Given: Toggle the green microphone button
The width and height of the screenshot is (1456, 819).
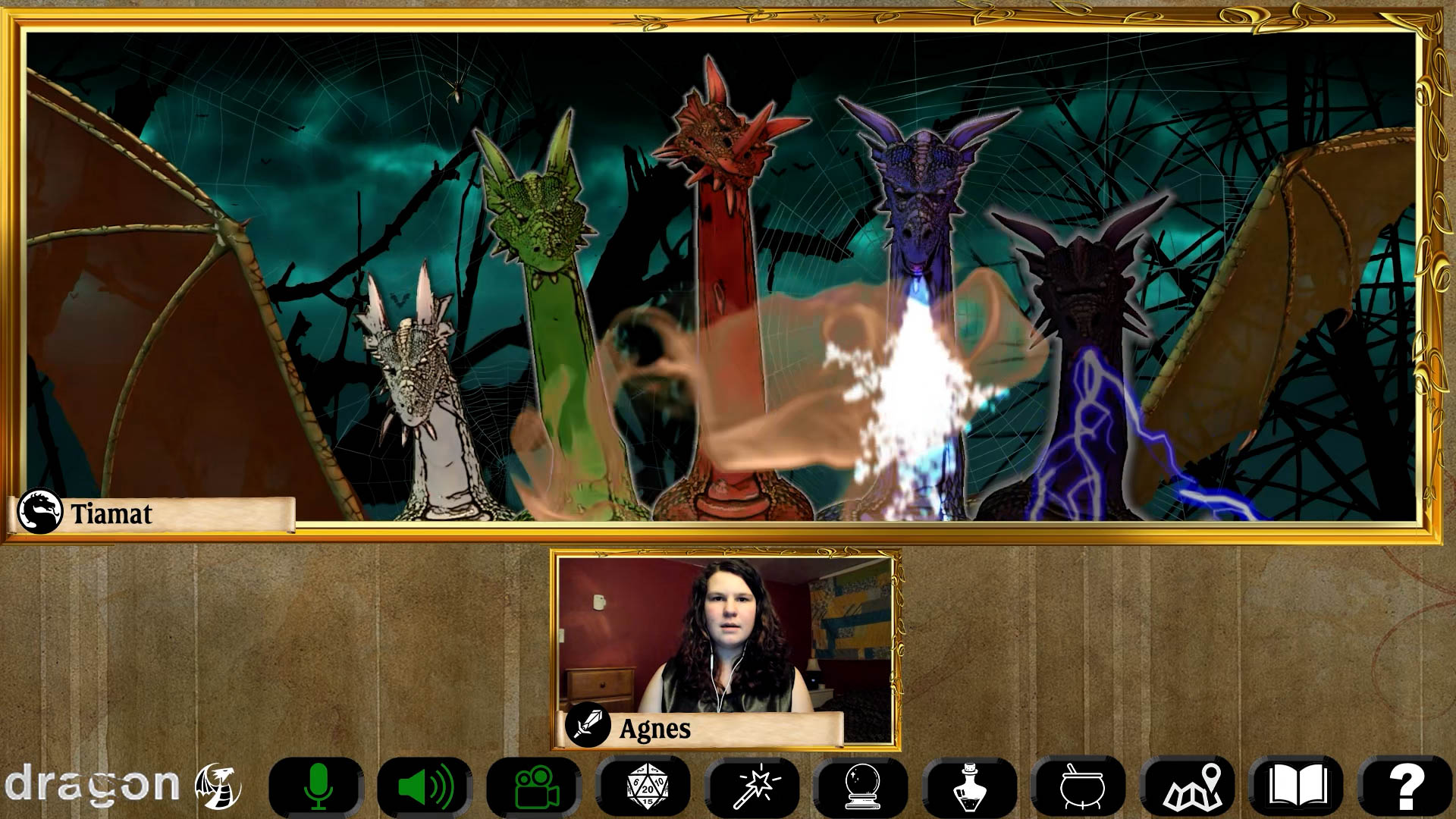Looking at the screenshot, I should click(317, 786).
